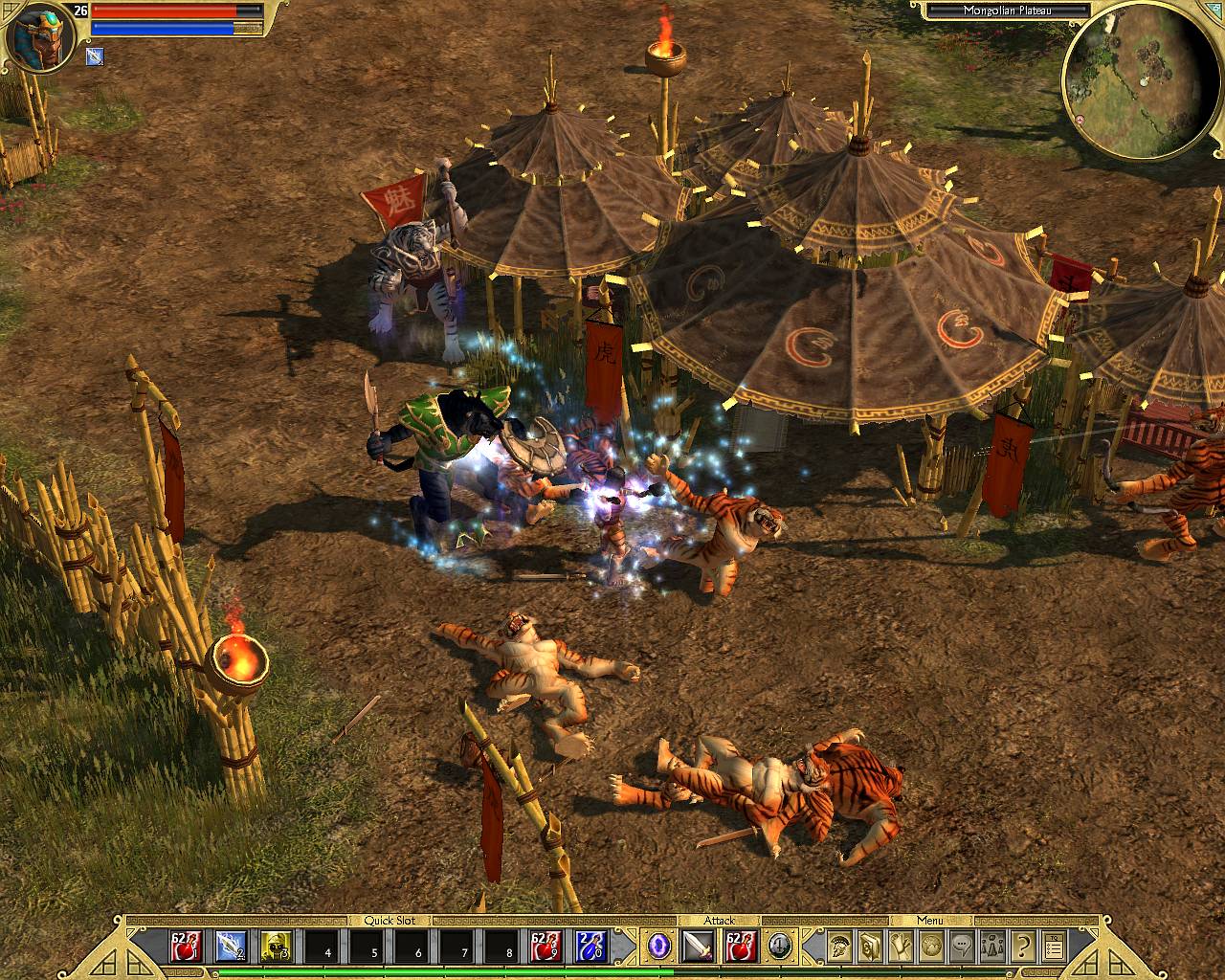Click the active buff icon below mana bar

coord(94,56)
